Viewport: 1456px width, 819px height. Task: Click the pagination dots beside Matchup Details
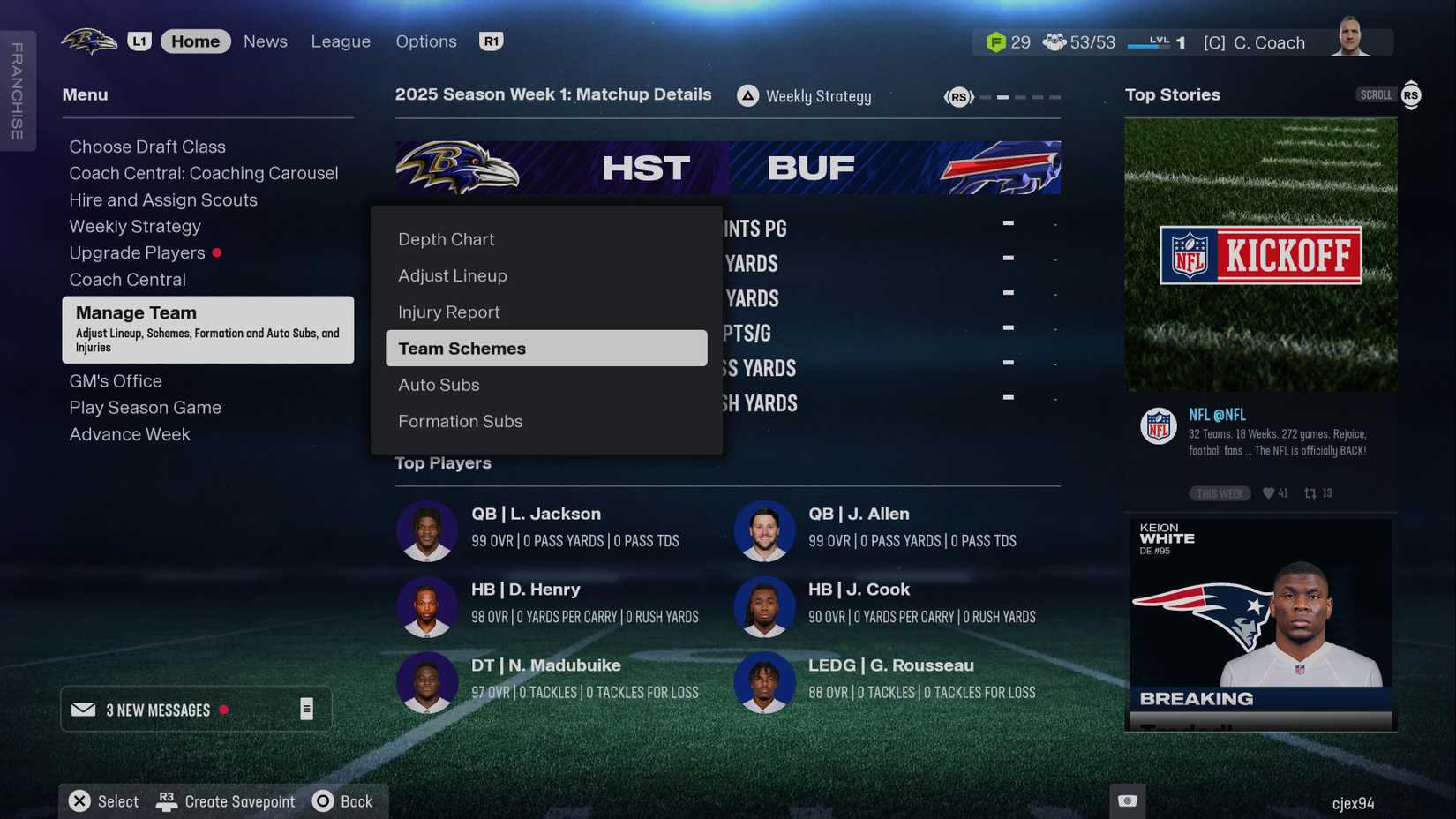(x=1019, y=97)
